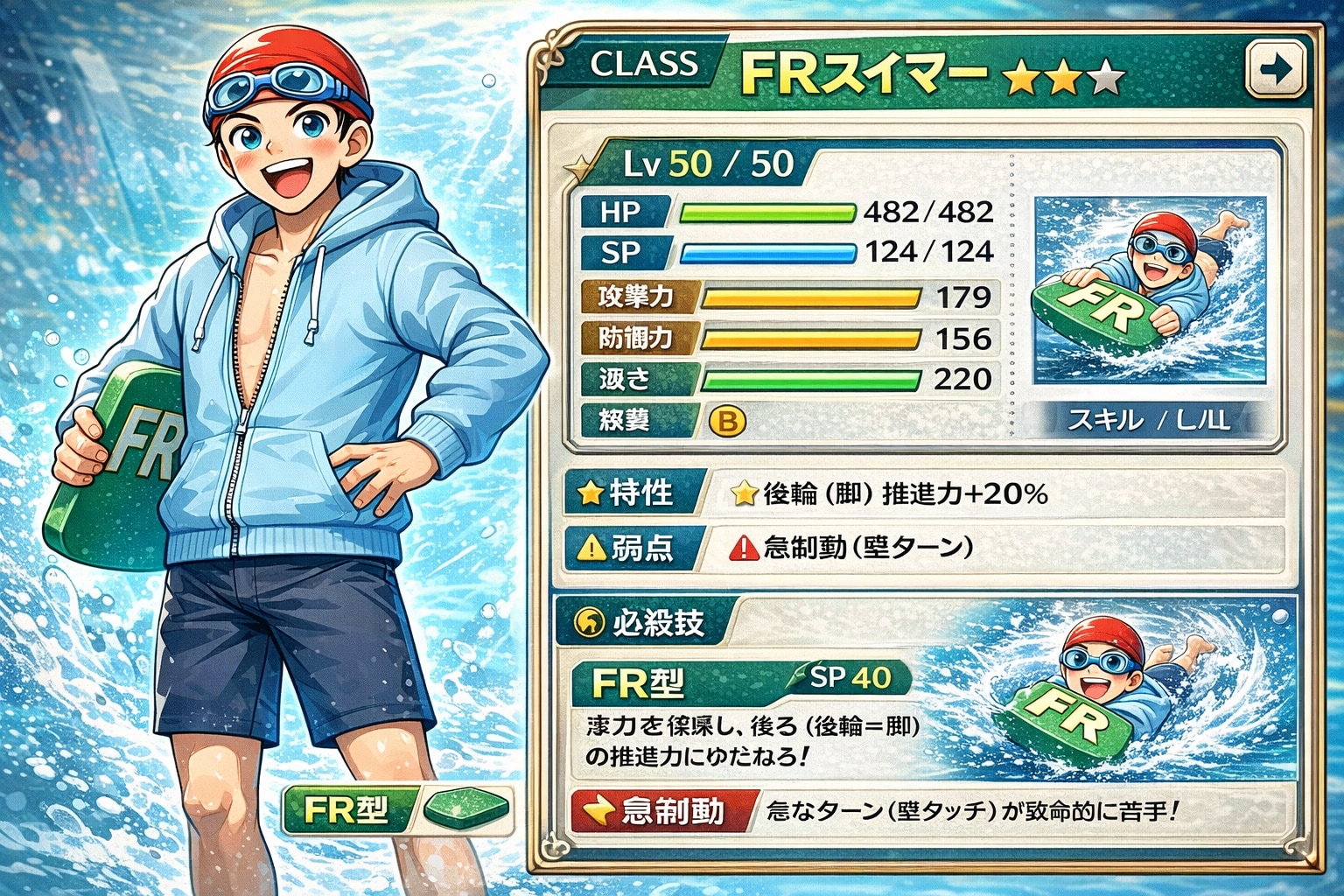Viewport: 1344px width, 896px height.
Task: Select the スキル tab under the portrait
Action: (1149, 421)
